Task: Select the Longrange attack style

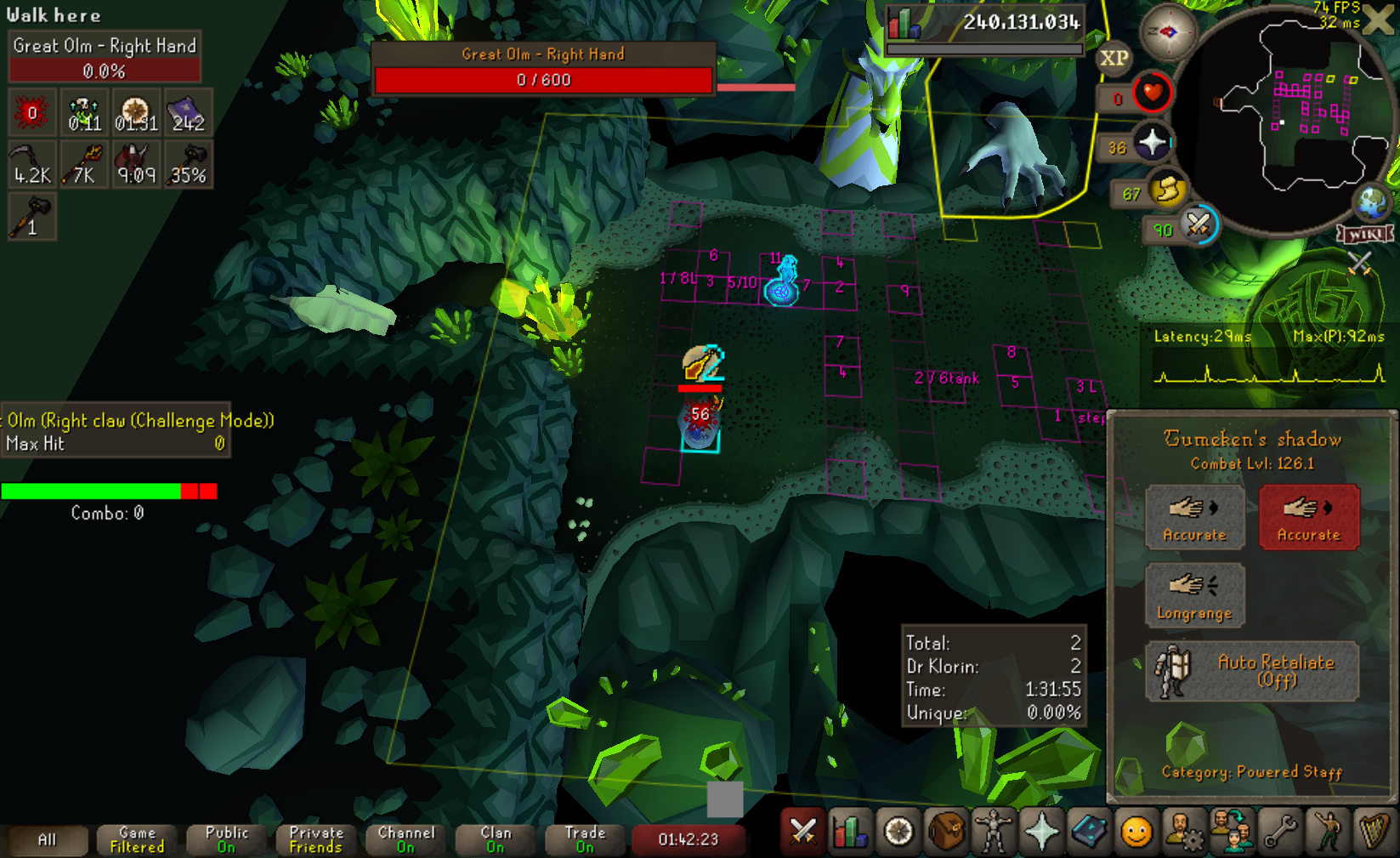Action: [x=1194, y=595]
